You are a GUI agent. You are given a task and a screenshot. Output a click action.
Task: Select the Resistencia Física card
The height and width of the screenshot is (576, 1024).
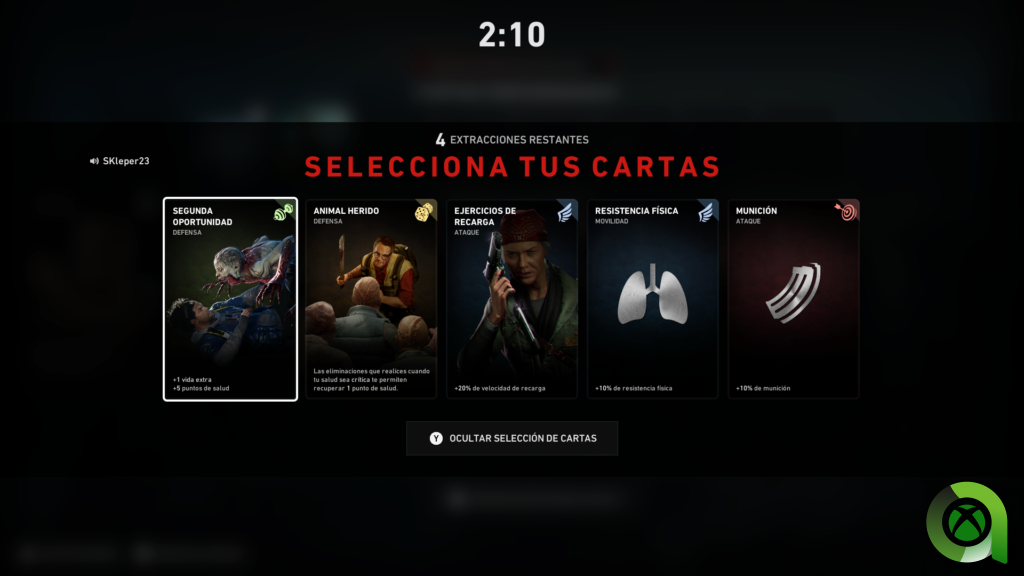pos(653,299)
